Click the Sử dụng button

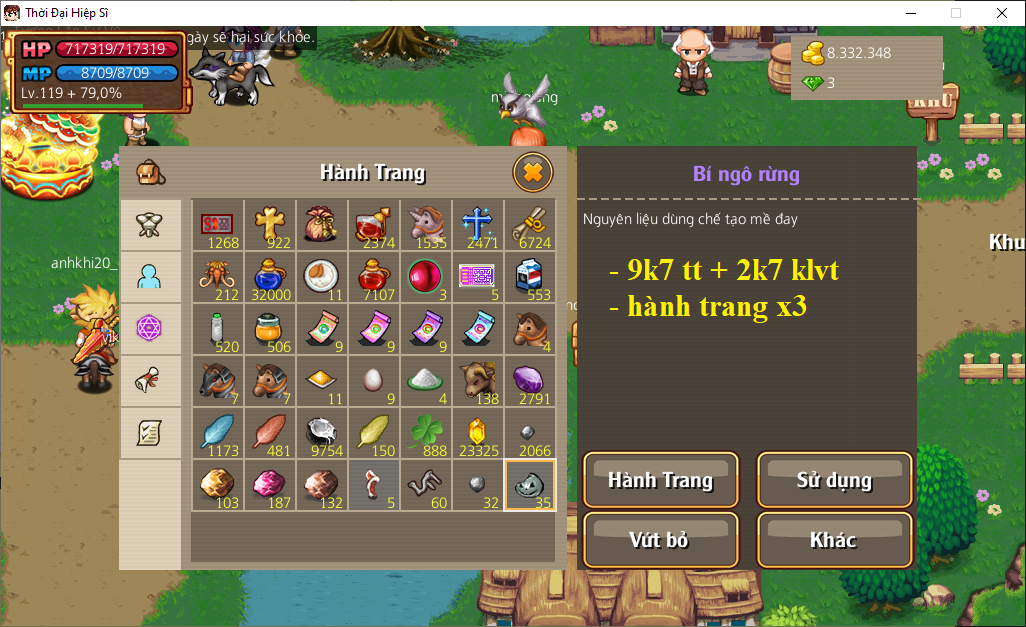coord(834,480)
